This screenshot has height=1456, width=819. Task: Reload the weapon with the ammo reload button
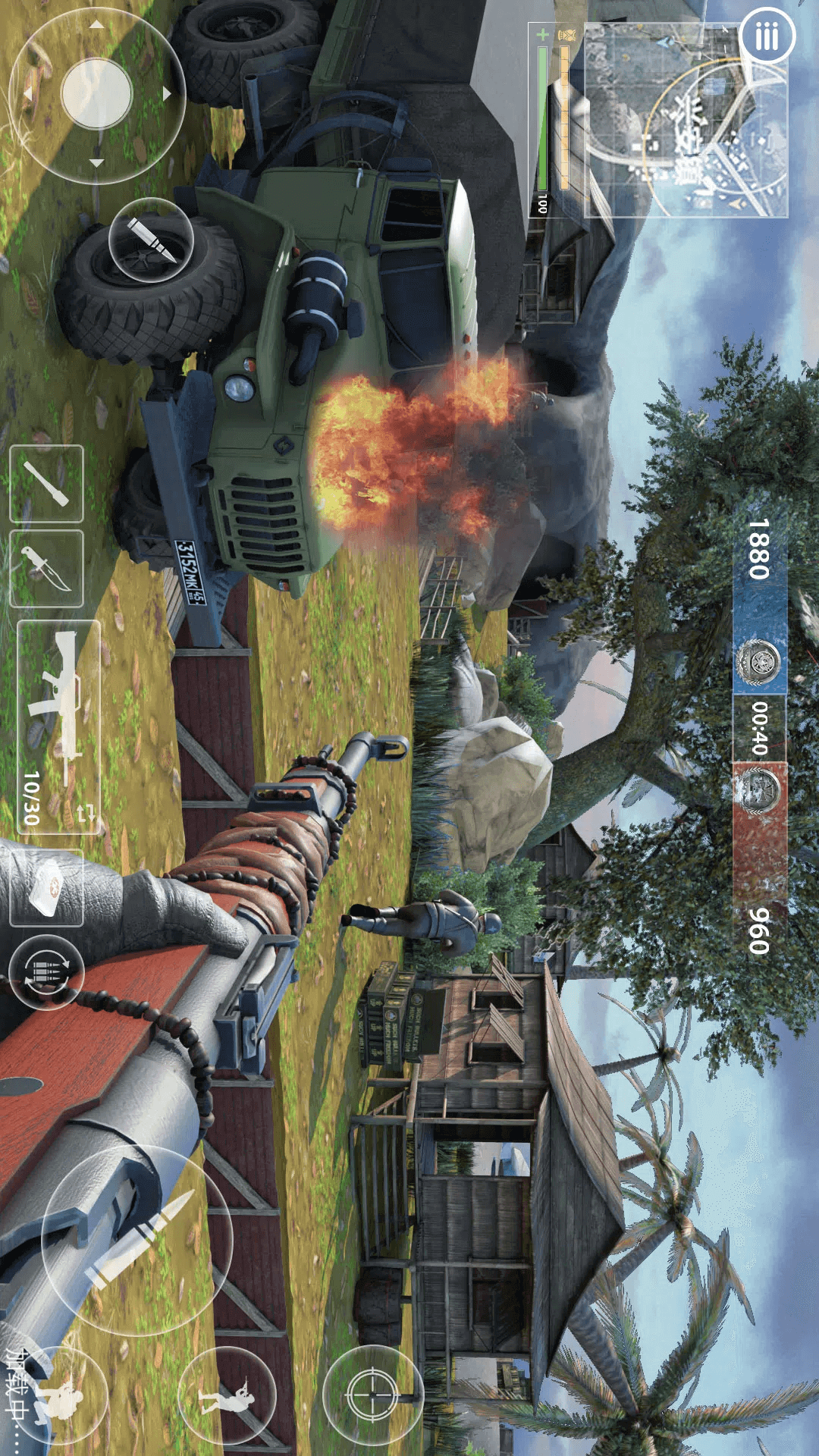46,971
